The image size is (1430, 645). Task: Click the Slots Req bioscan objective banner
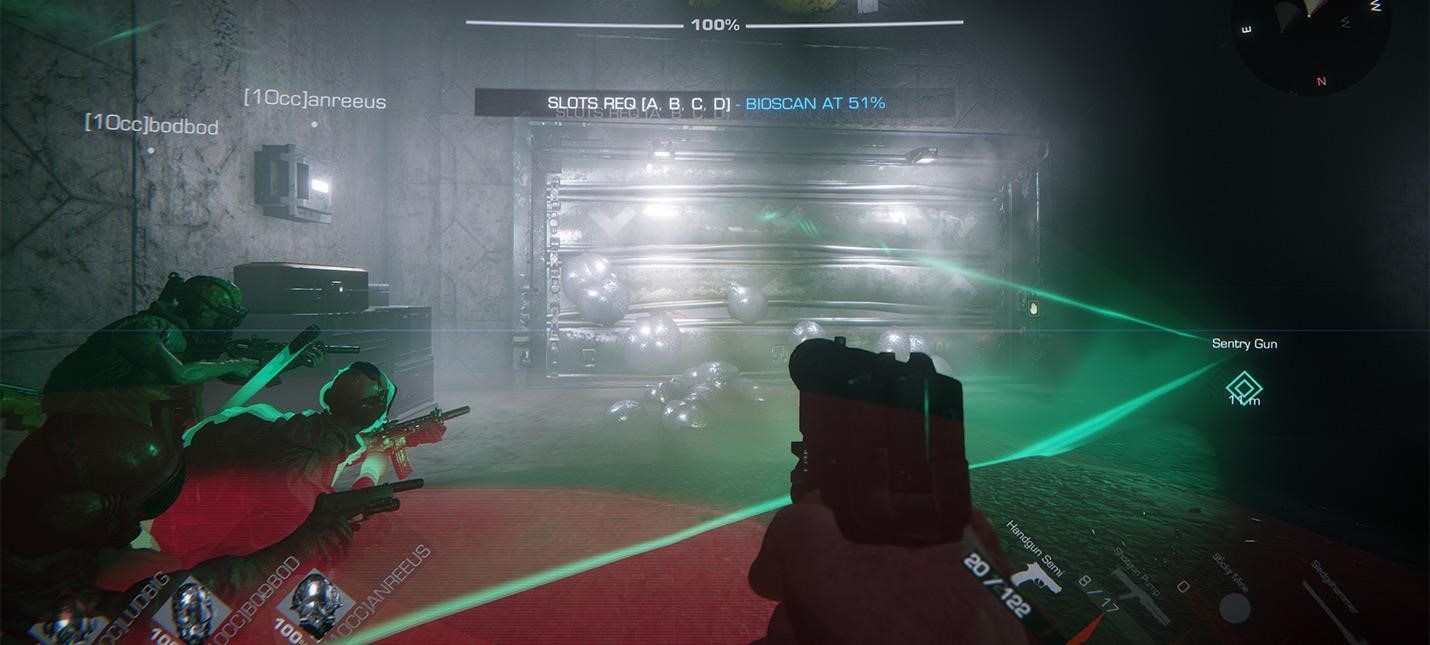pyautogui.click(x=715, y=103)
